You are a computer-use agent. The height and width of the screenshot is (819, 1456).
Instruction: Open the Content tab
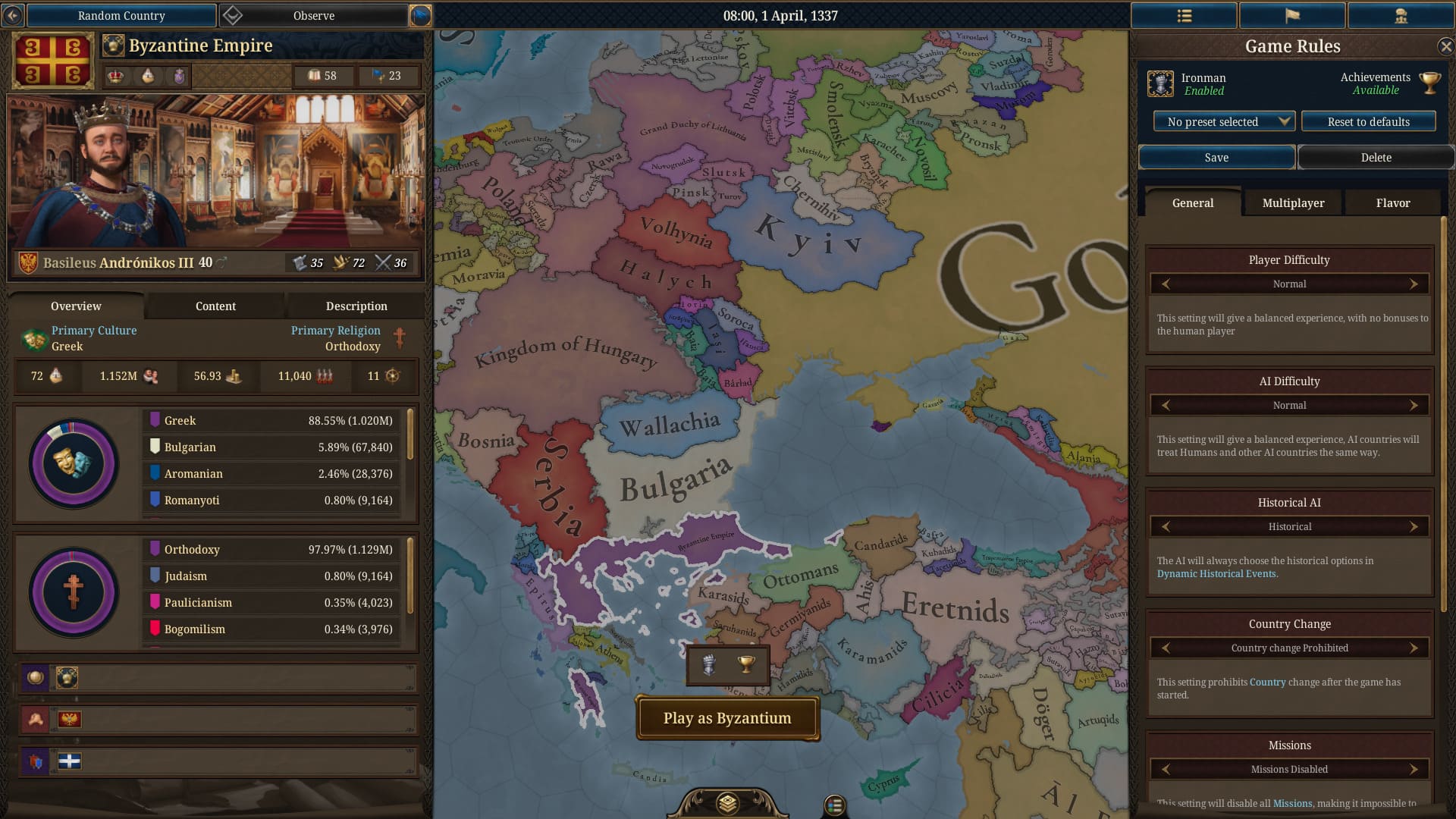(x=215, y=306)
